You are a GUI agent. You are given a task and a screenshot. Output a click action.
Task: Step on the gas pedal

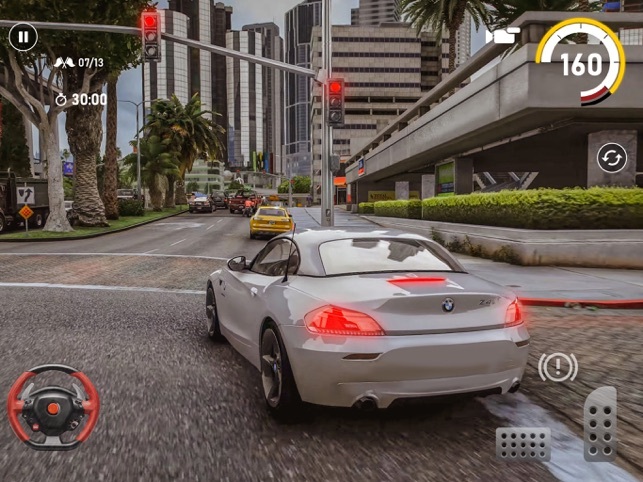point(600,421)
